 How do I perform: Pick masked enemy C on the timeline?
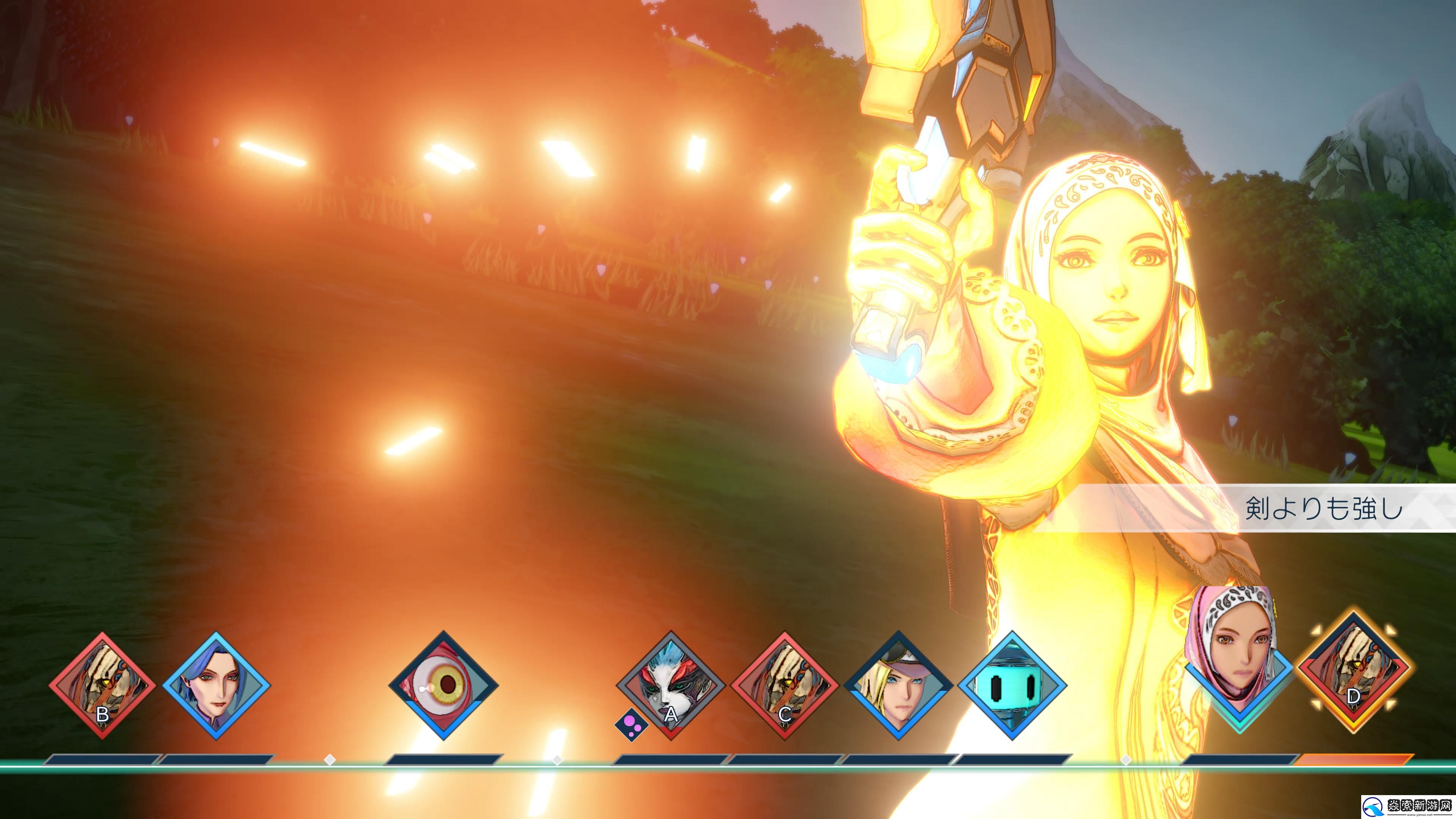784,685
